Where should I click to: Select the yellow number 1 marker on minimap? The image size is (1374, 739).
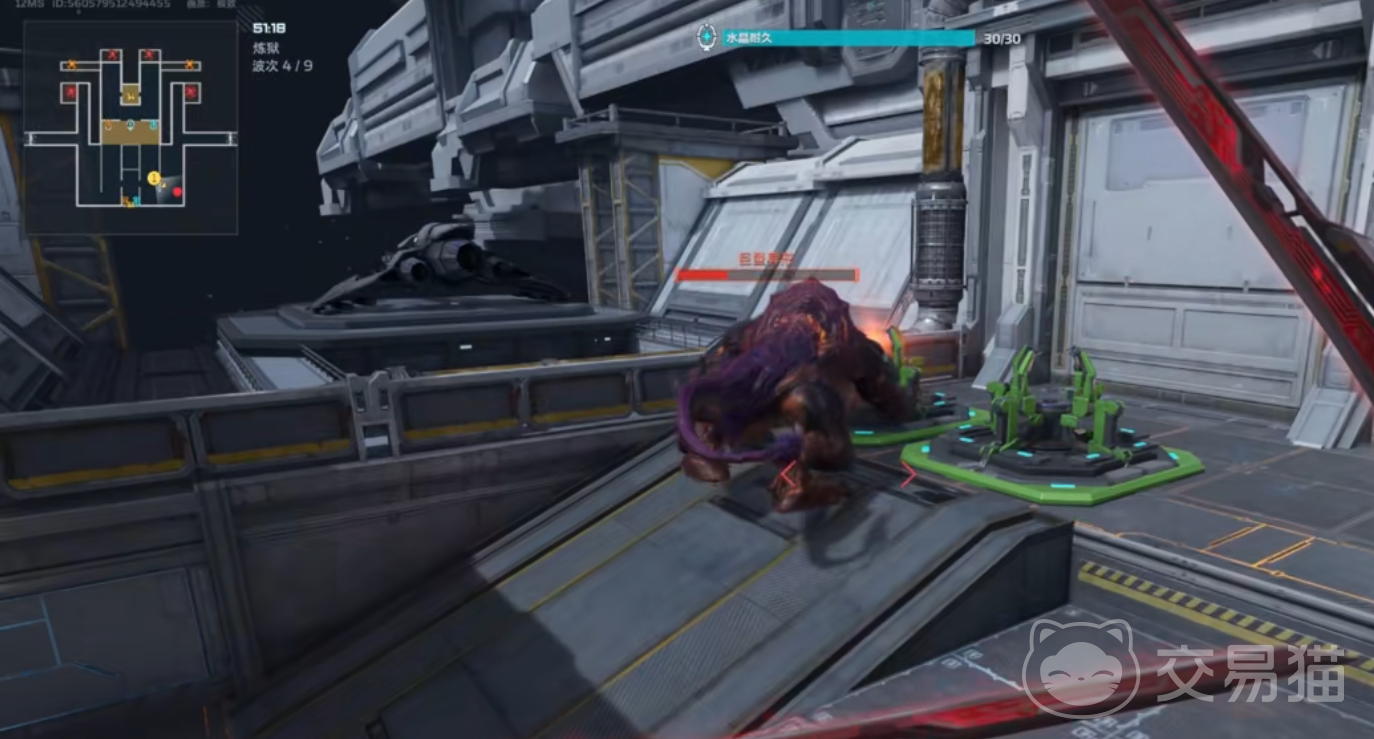(x=154, y=178)
